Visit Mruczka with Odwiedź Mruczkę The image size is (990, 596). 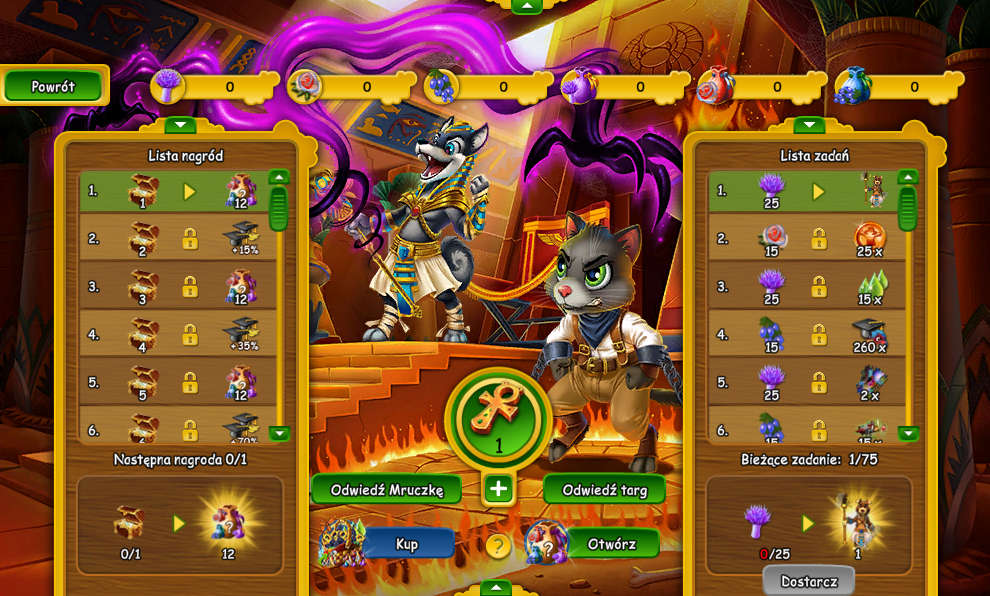pos(386,489)
